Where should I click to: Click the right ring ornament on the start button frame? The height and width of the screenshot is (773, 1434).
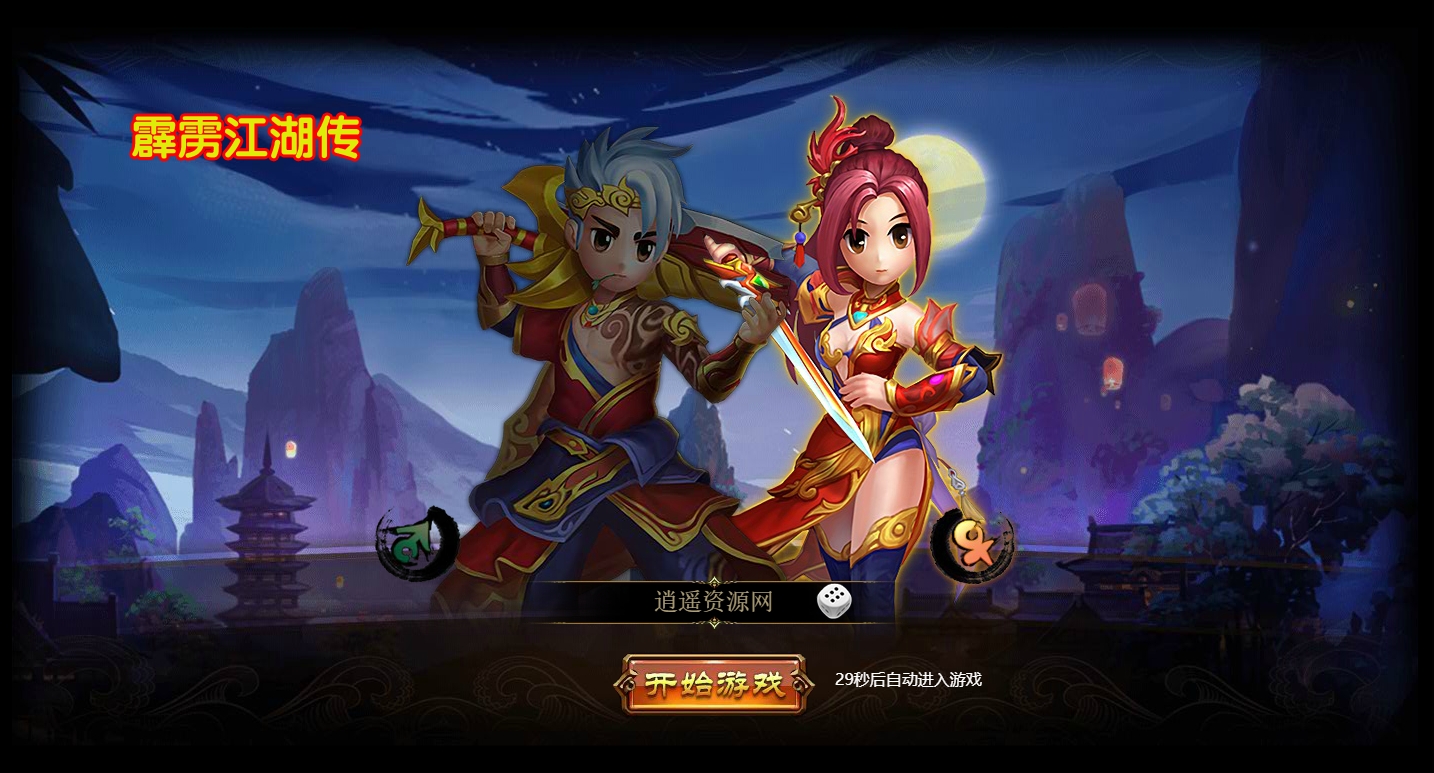click(798, 684)
